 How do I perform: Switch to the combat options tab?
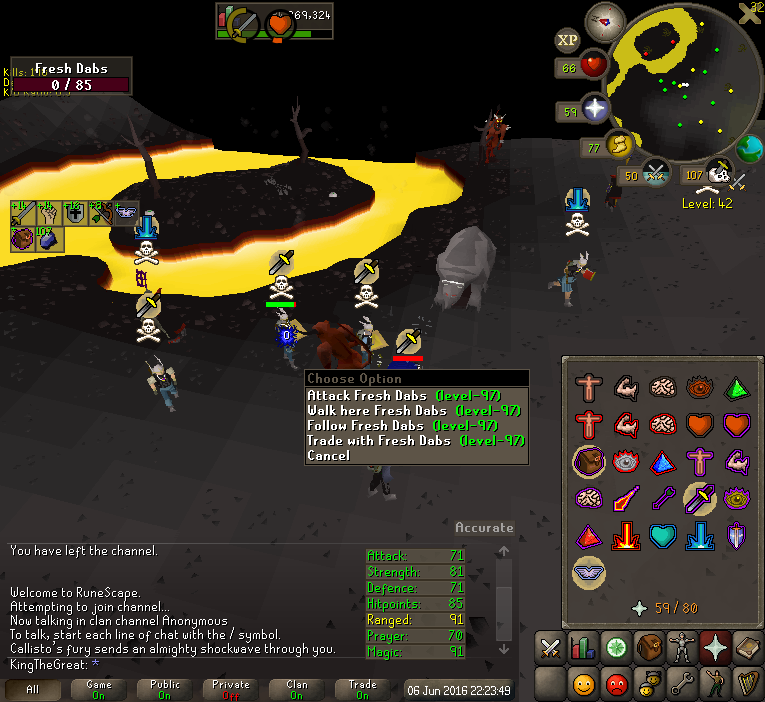[x=551, y=648]
